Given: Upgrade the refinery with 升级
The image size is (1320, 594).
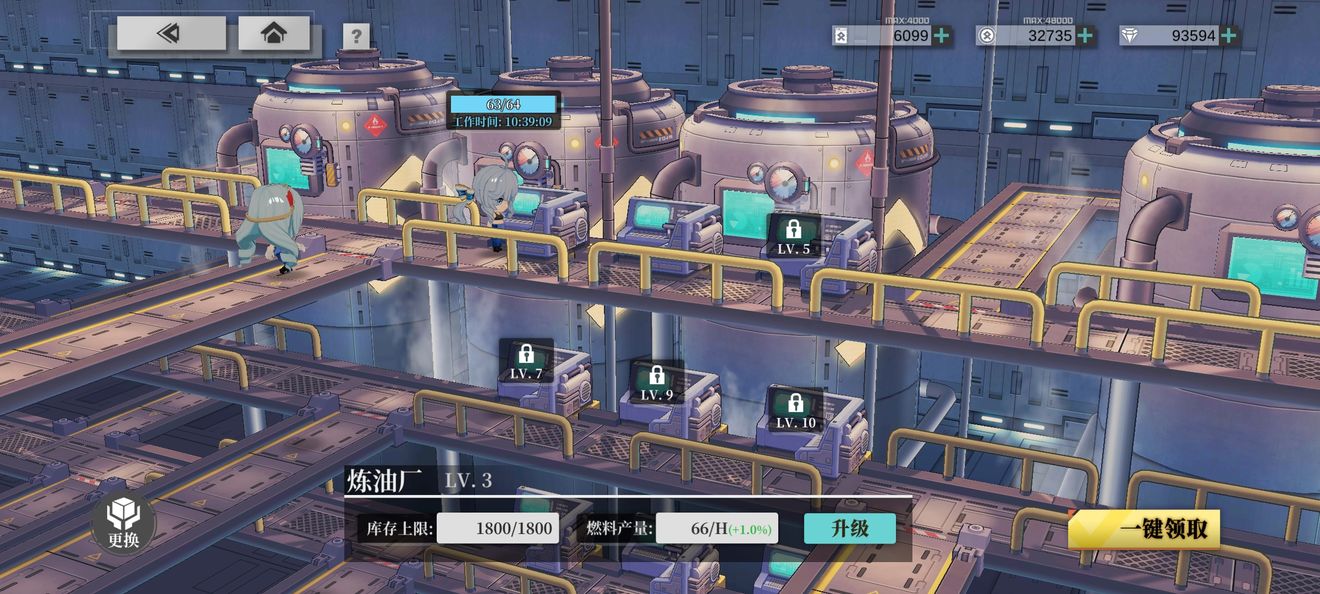Looking at the screenshot, I should [x=849, y=528].
